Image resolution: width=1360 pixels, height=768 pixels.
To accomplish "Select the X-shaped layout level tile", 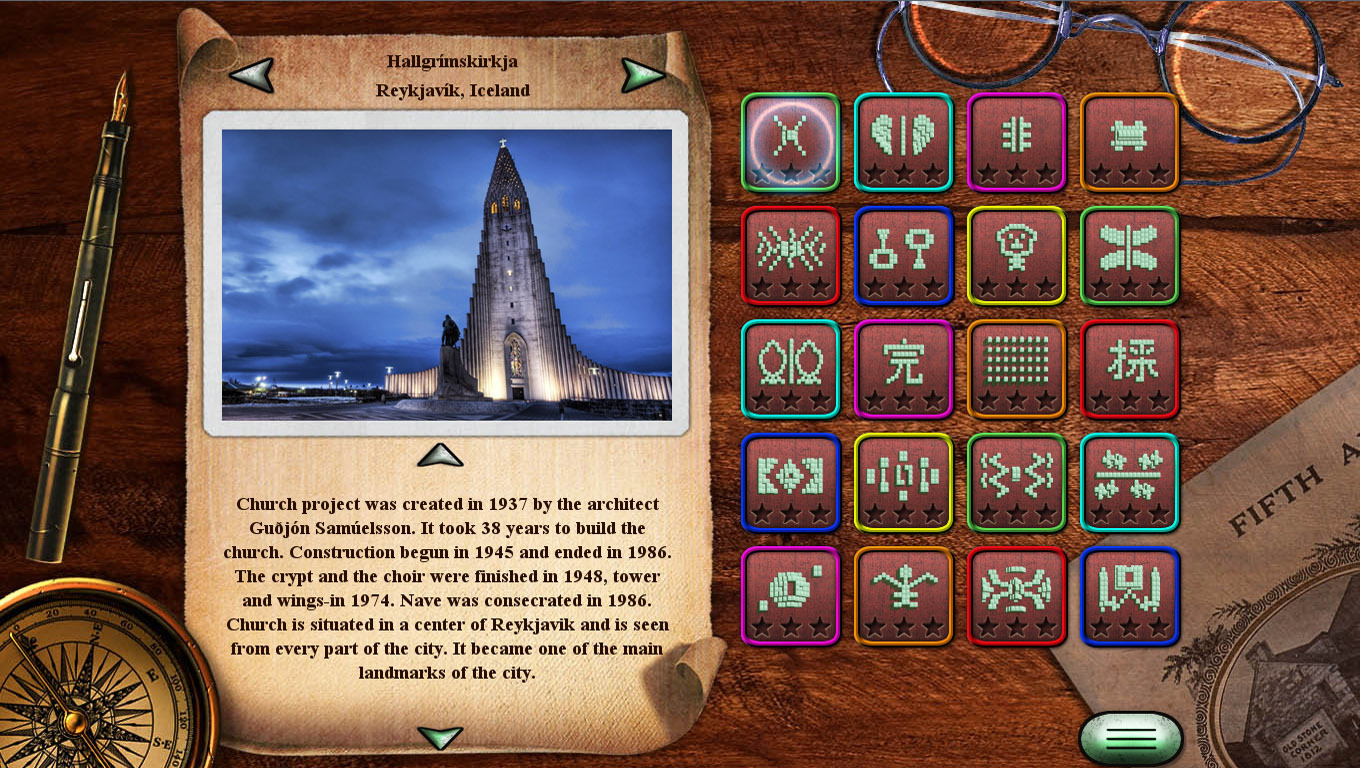I will pos(790,141).
